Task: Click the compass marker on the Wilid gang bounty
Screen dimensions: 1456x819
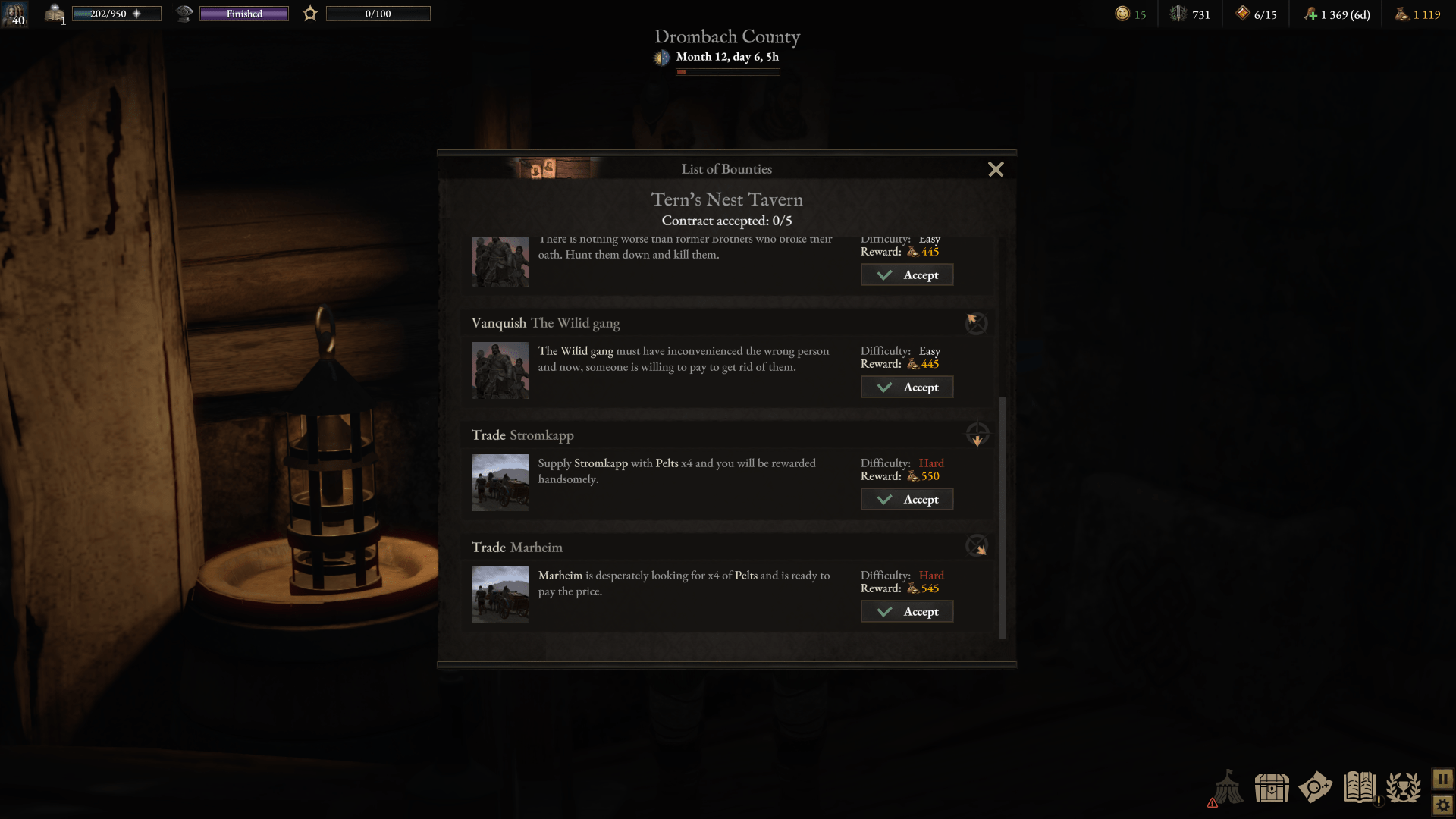Action: tap(976, 323)
